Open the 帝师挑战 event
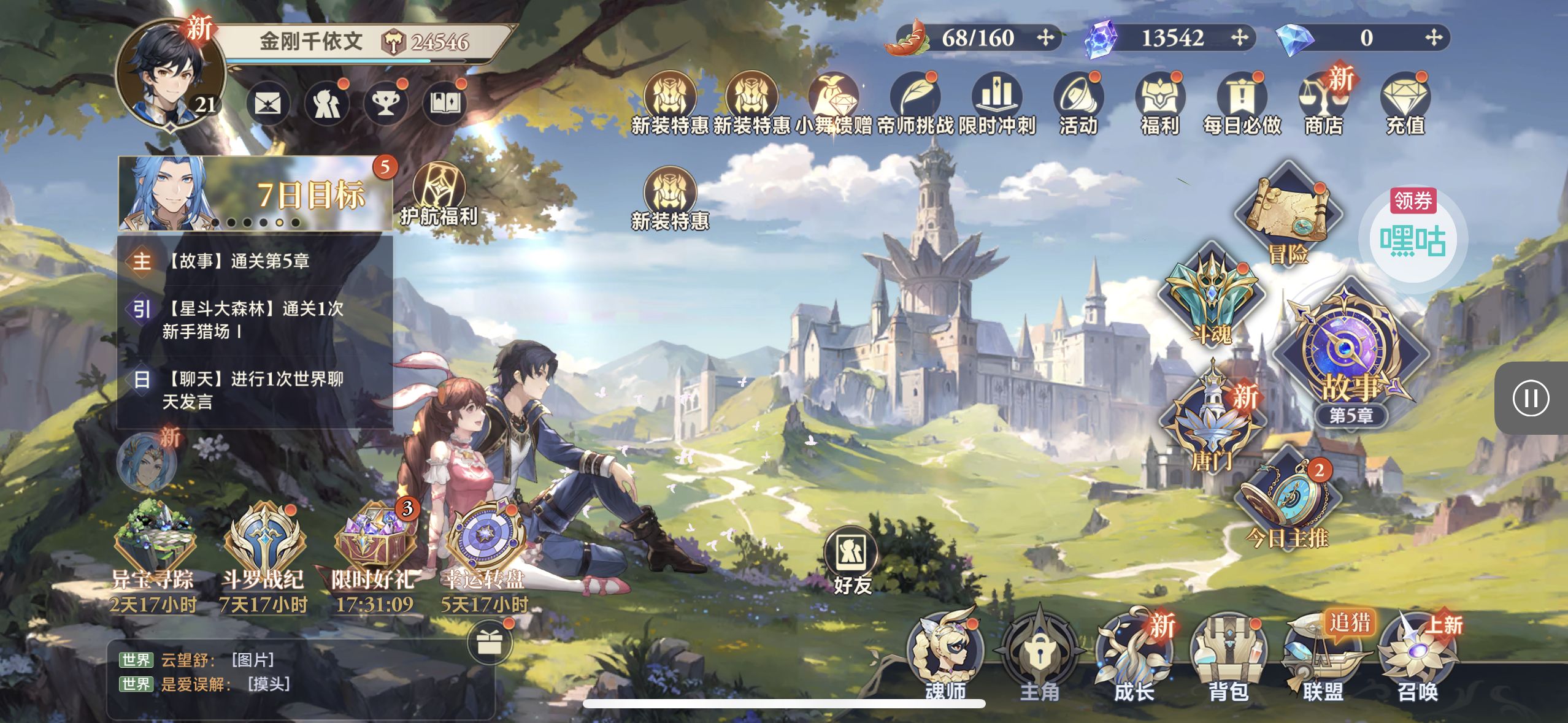 click(915, 104)
